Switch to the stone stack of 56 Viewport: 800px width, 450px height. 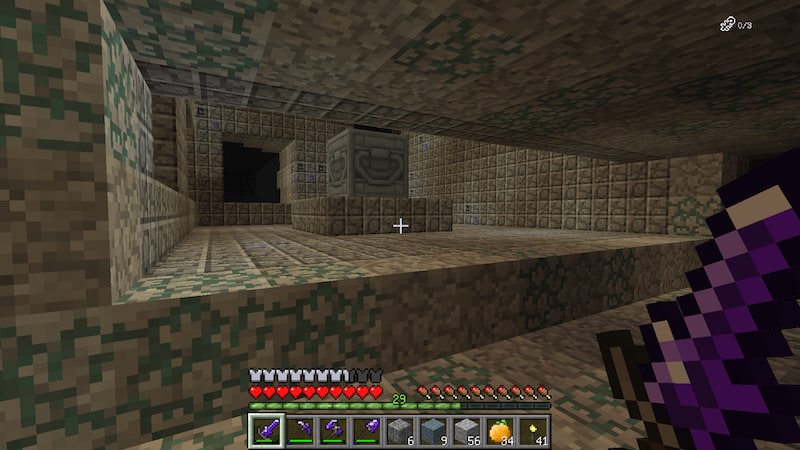(x=467, y=431)
